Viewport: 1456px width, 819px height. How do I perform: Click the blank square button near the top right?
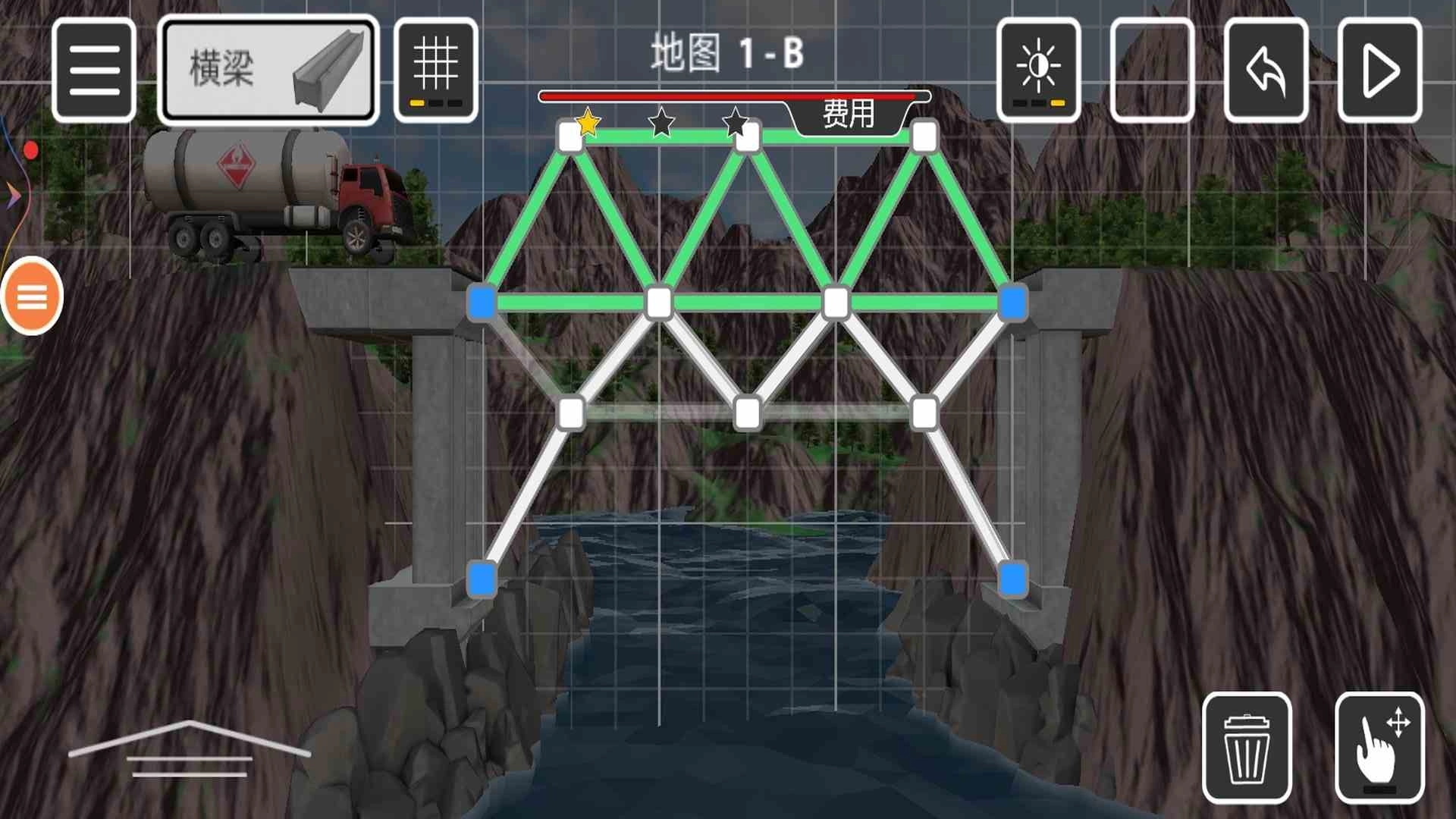[1152, 69]
